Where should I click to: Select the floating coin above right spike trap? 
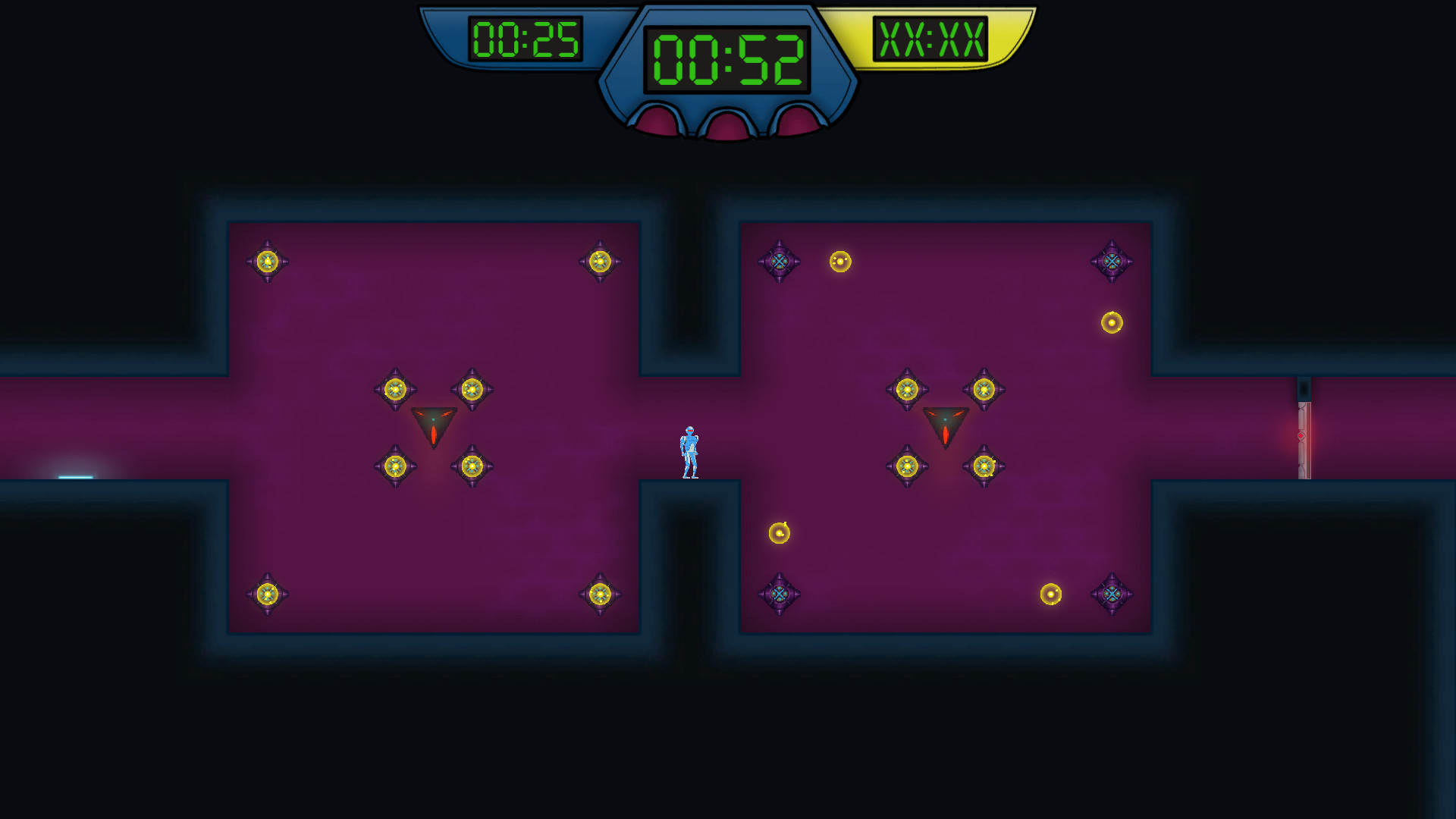839,261
